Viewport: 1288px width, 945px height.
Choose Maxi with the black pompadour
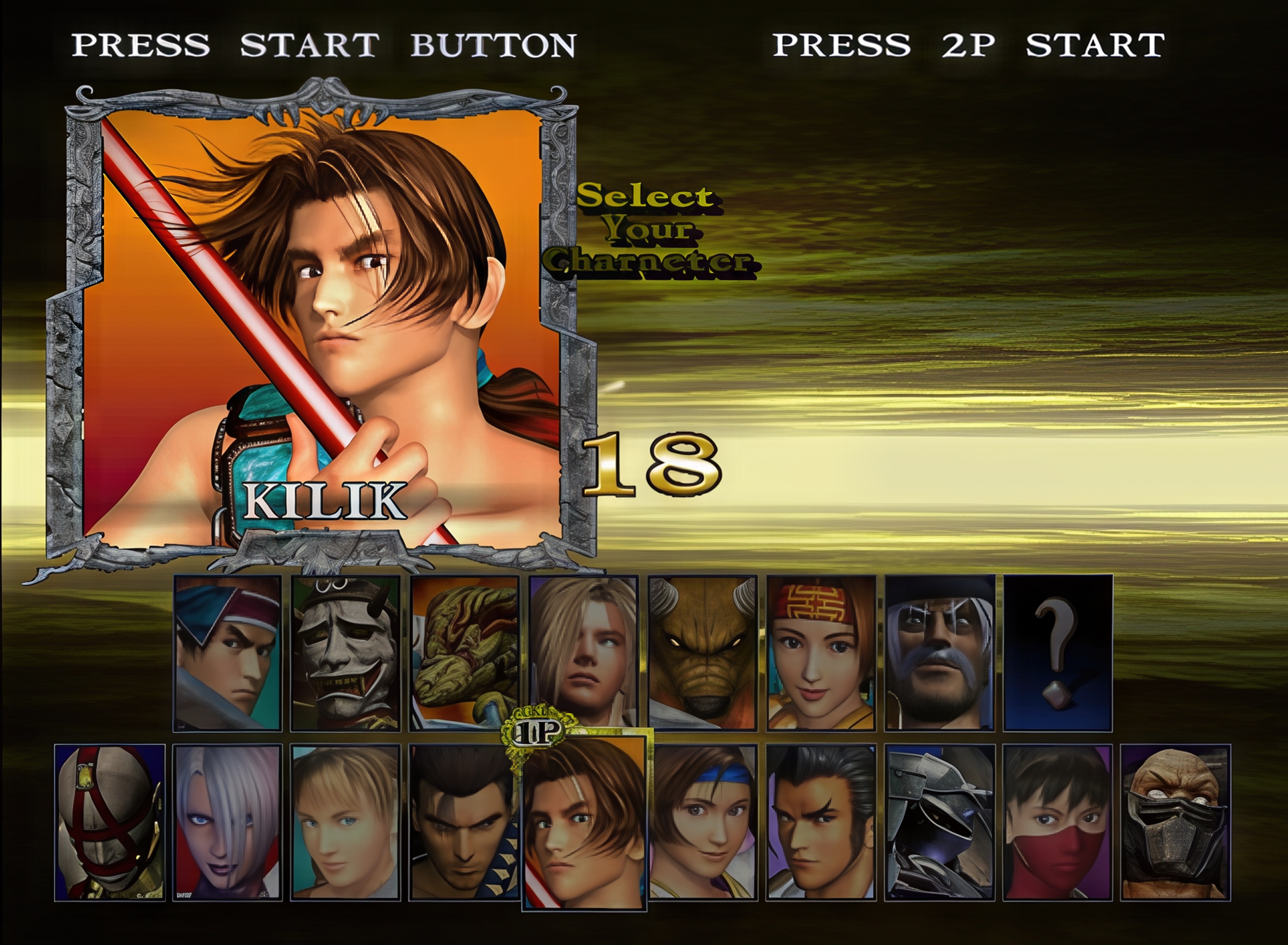pos(821,822)
